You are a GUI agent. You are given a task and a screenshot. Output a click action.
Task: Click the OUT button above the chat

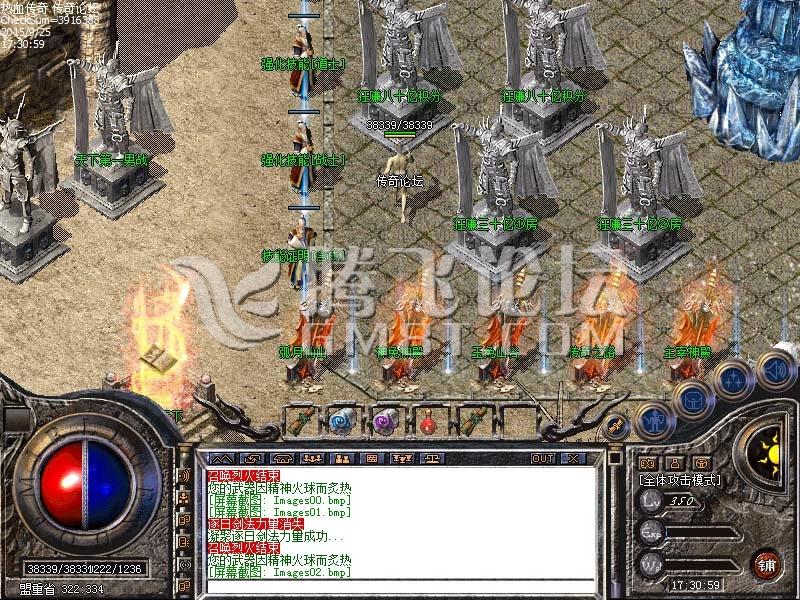tap(543, 458)
